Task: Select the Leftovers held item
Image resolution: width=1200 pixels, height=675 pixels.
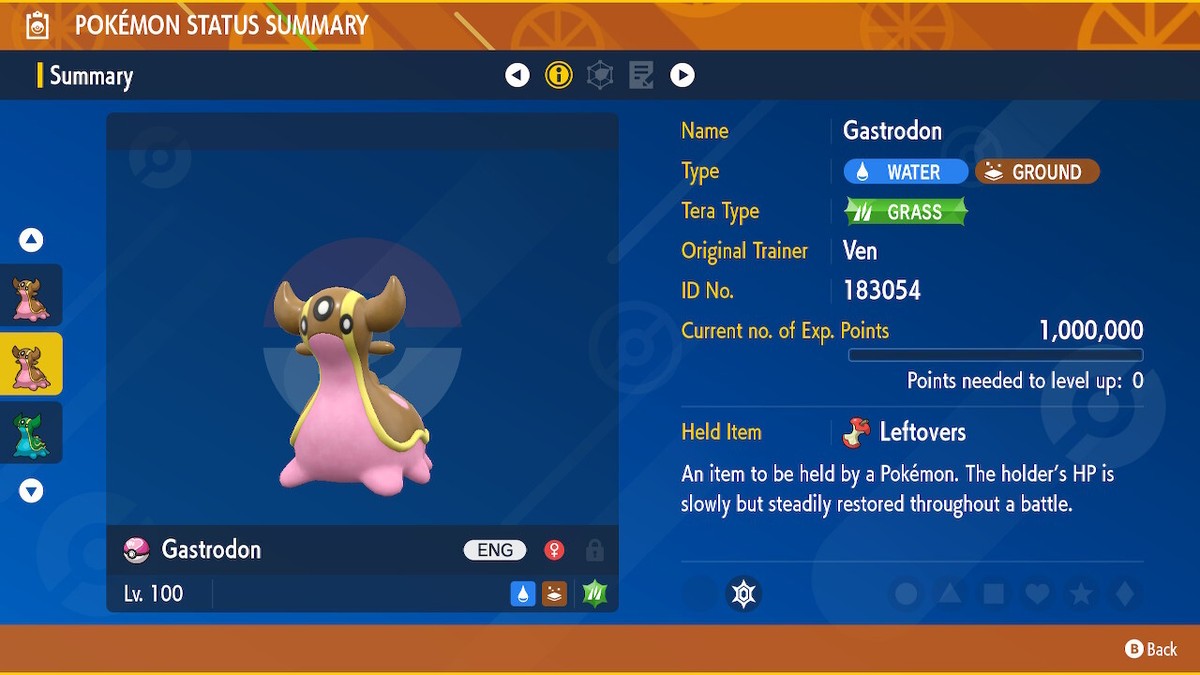Action: [x=907, y=432]
